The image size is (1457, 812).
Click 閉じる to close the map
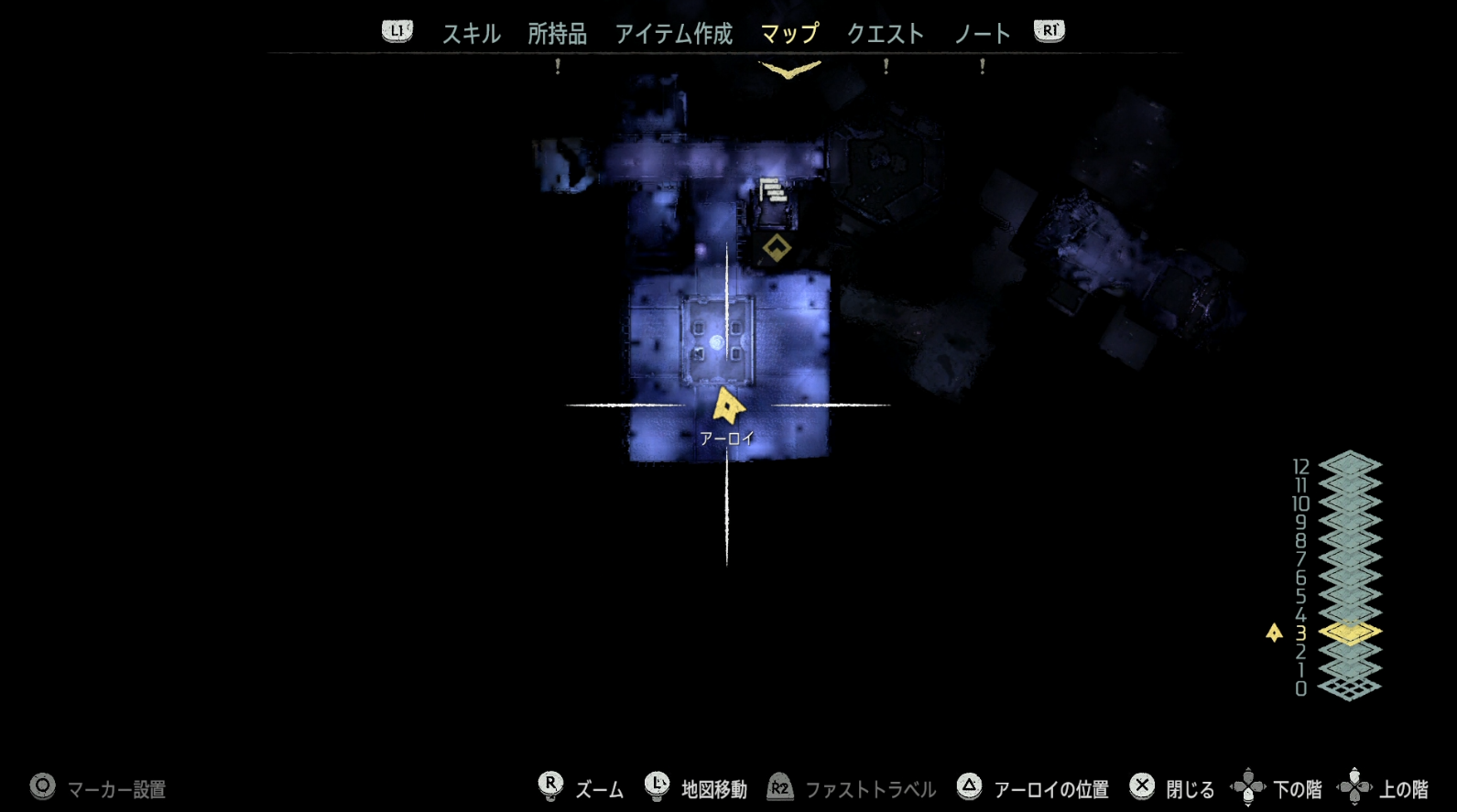coord(1191,787)
